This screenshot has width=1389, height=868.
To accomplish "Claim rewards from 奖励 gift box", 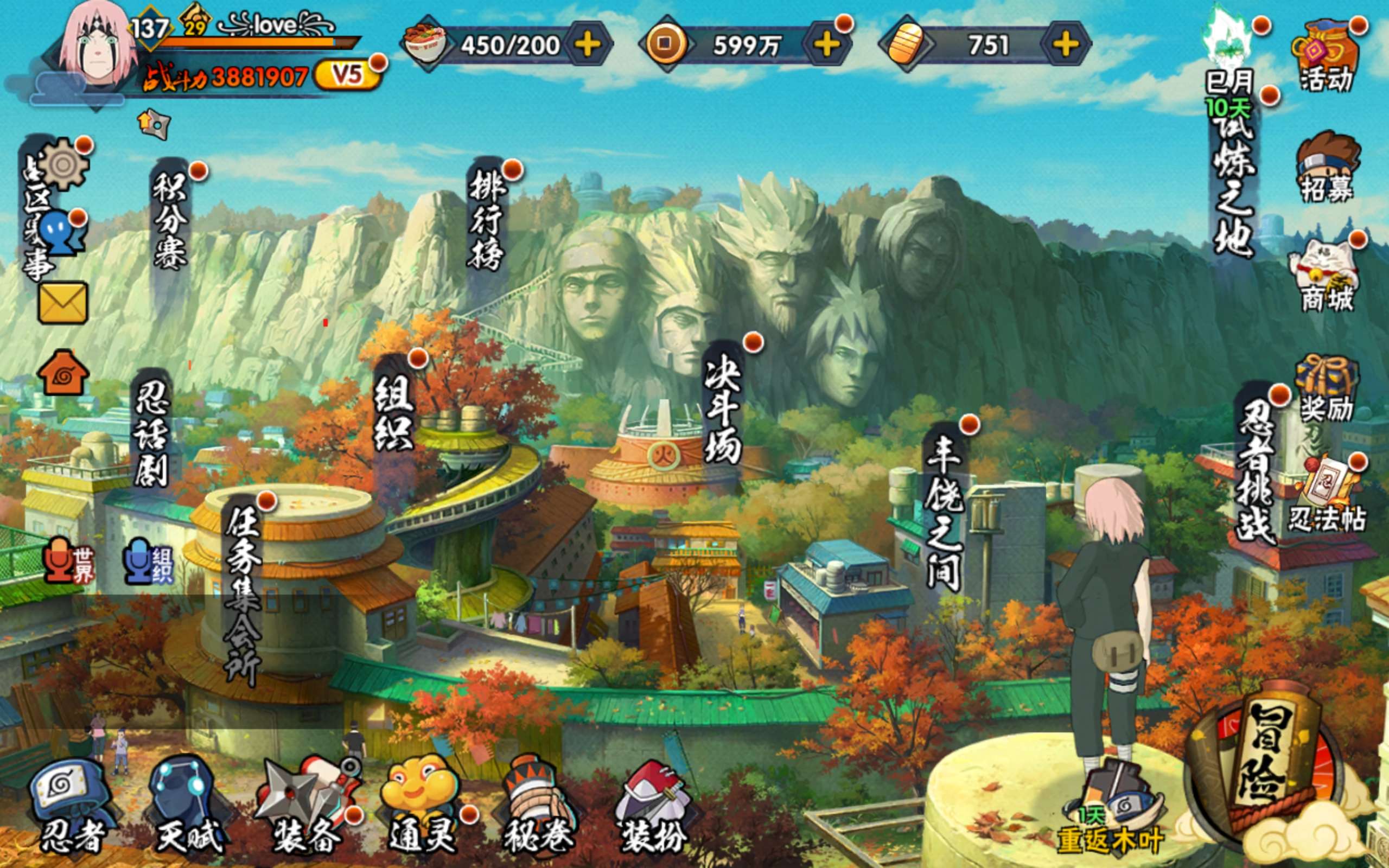I will (1326, 391).
